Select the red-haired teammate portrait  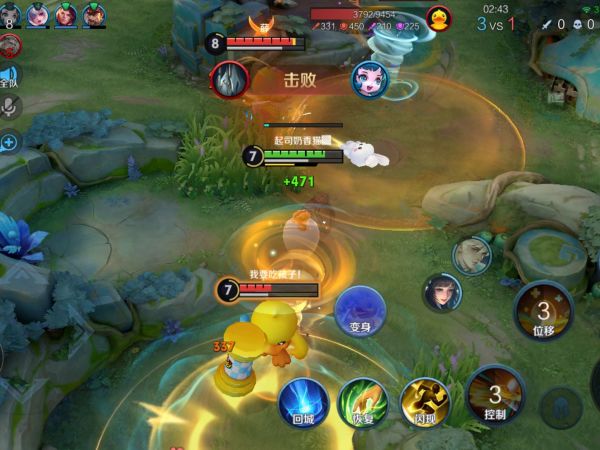[65, 15]
